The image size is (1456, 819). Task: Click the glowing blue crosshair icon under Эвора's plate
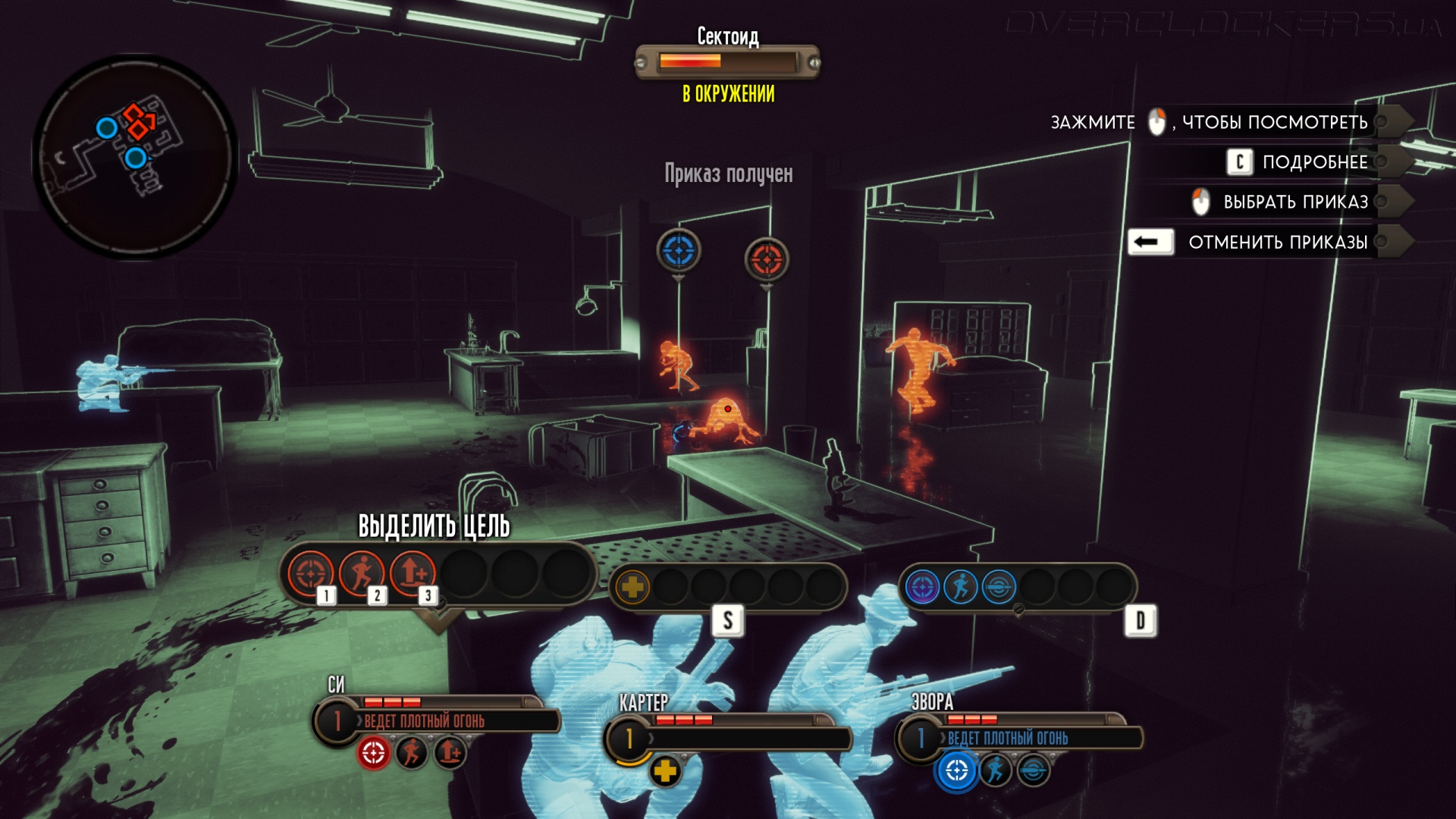(956, 770)
